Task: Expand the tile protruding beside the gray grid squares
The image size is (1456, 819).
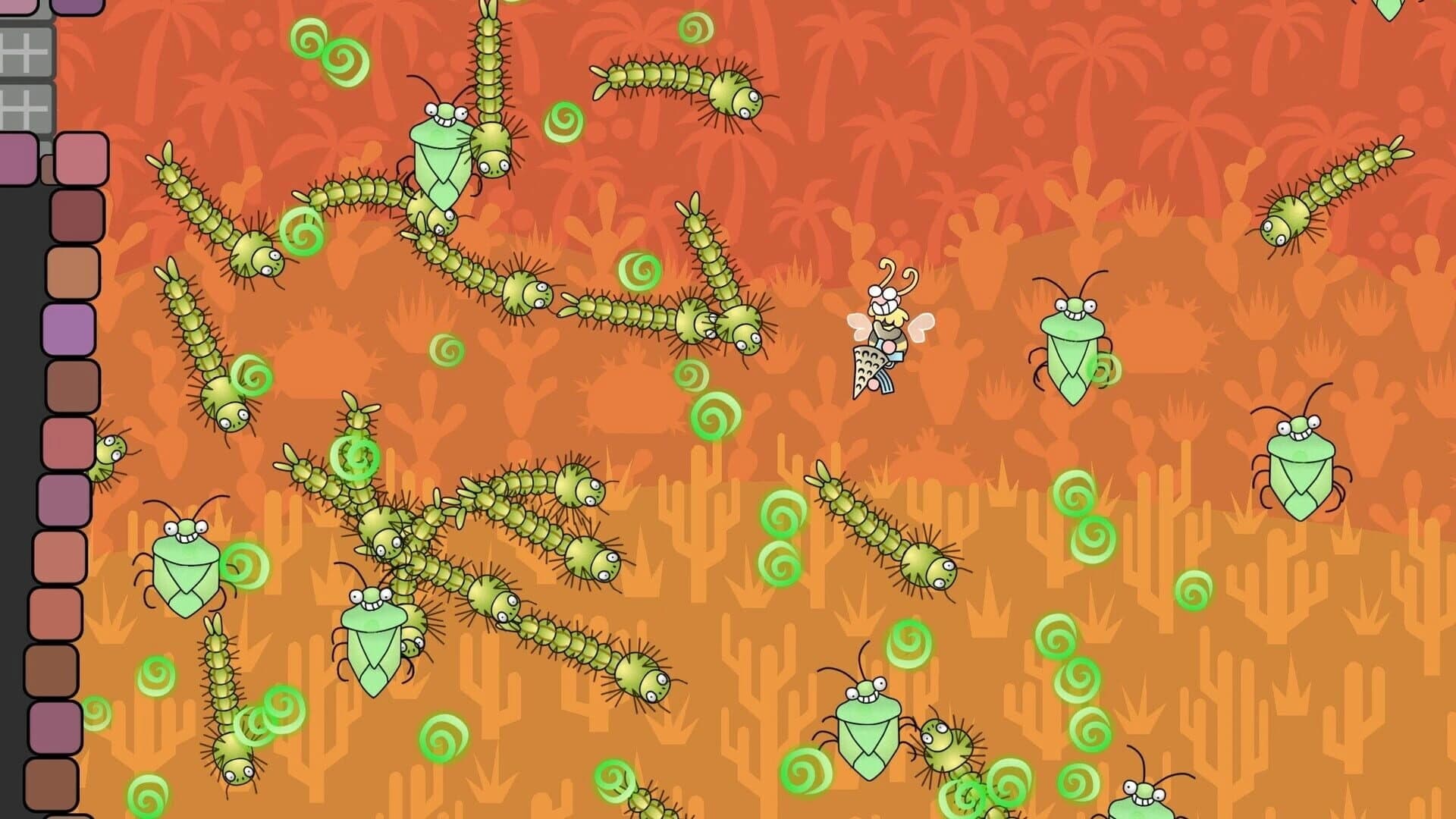Action: point(81,158)
